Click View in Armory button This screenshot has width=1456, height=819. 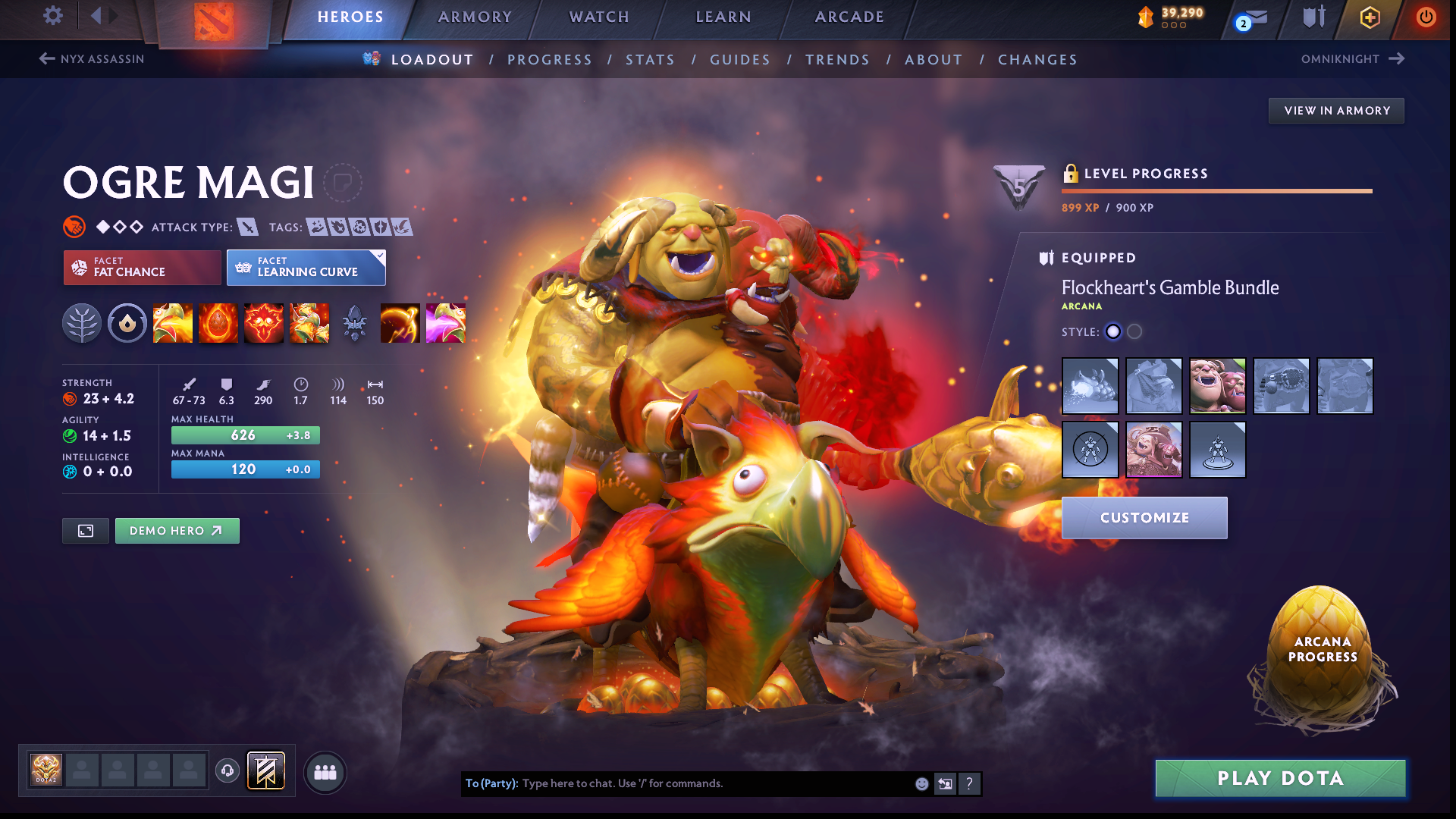(1336, 111)
